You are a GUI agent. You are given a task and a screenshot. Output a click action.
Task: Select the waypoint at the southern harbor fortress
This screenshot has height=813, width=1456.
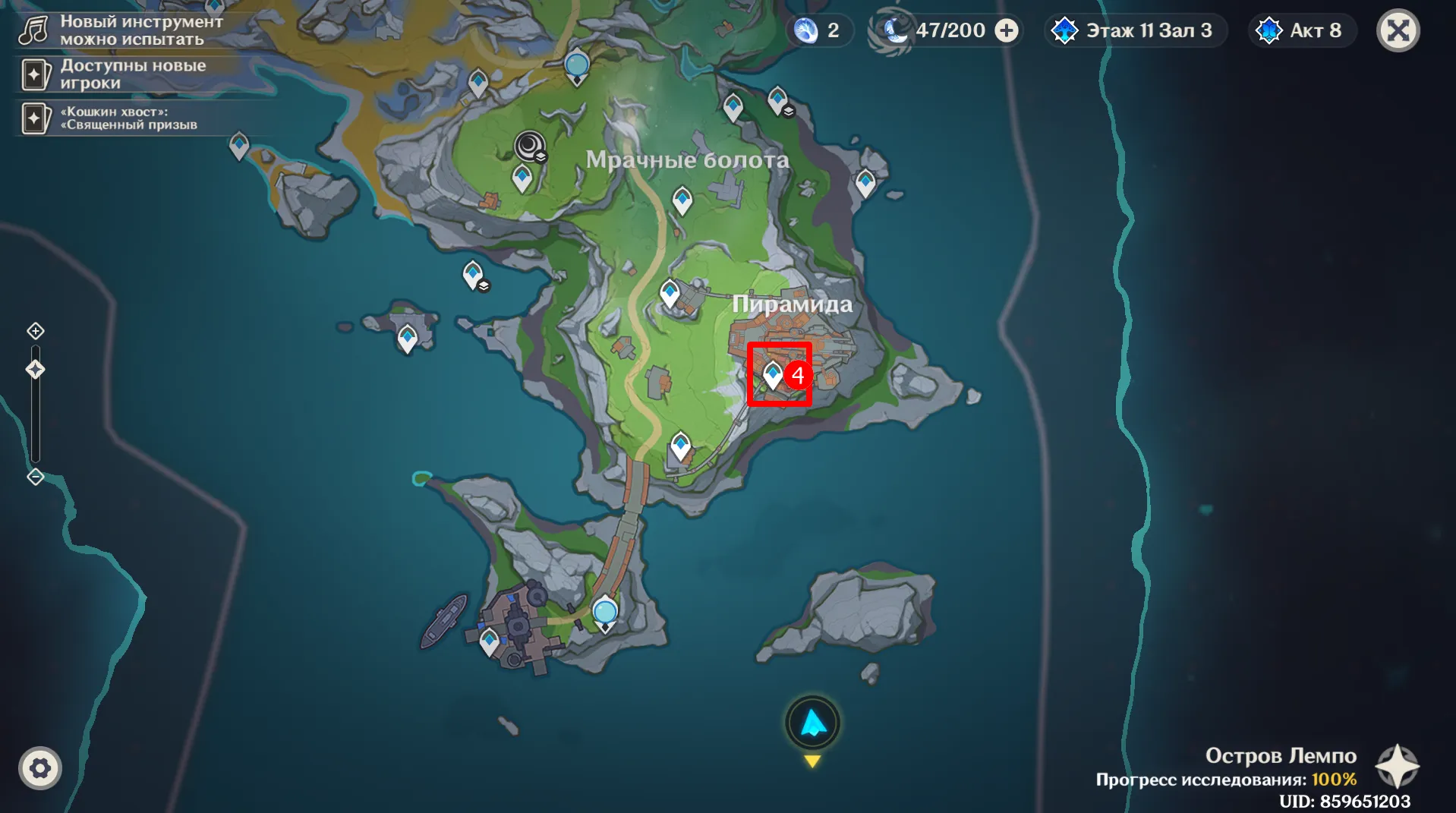[490, 641]
